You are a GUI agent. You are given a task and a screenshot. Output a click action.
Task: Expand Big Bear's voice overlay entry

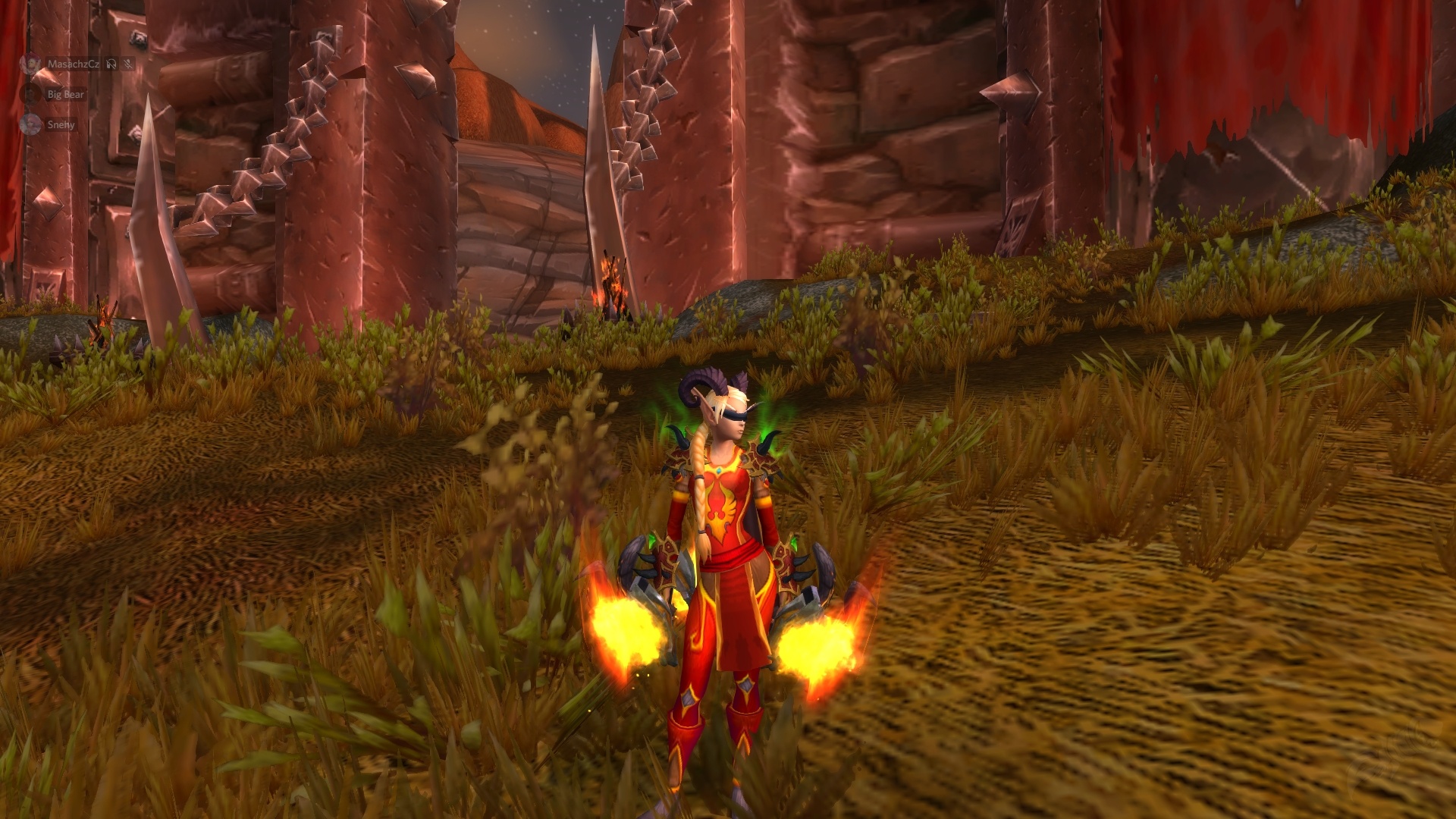click(66, 95)
